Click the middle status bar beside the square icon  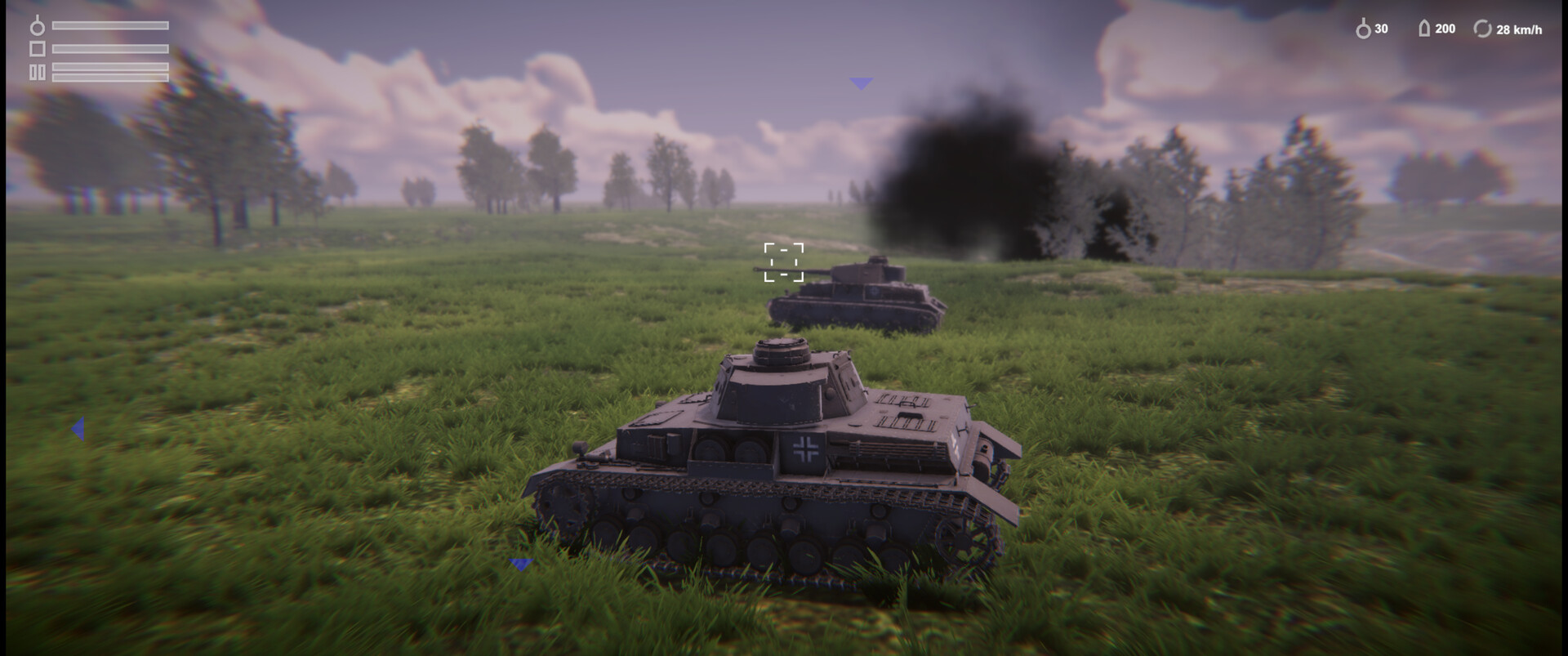point(110,49)
